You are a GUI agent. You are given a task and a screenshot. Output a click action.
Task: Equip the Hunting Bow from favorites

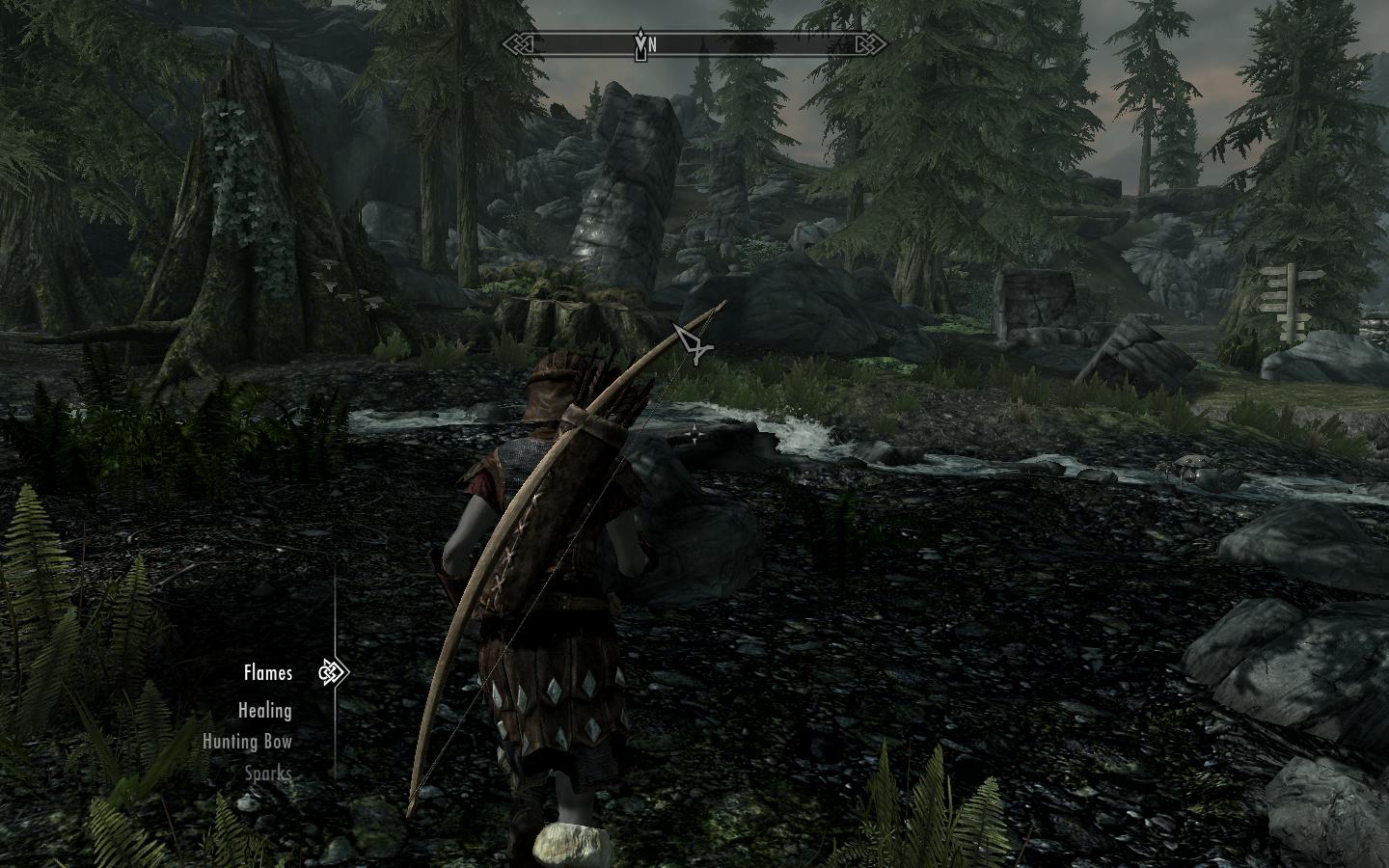click(x=247, y=742)
